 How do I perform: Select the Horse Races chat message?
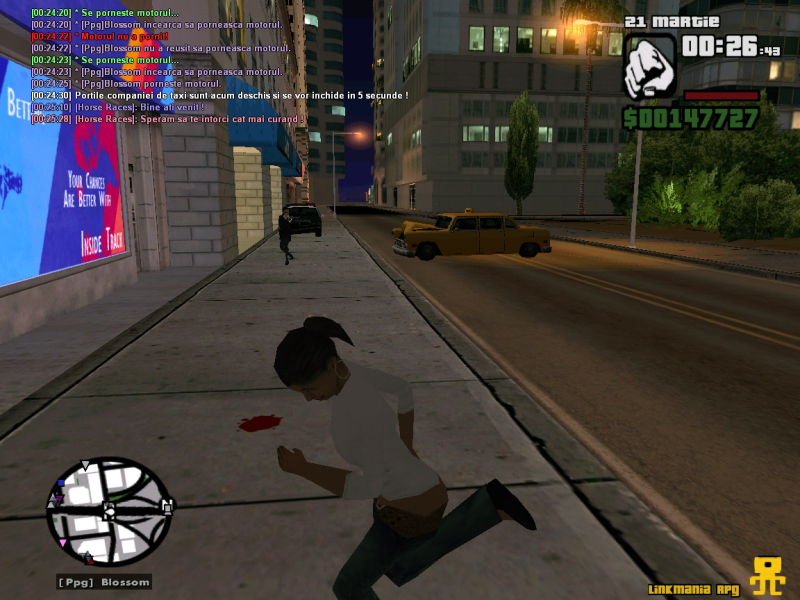point(118,107)
